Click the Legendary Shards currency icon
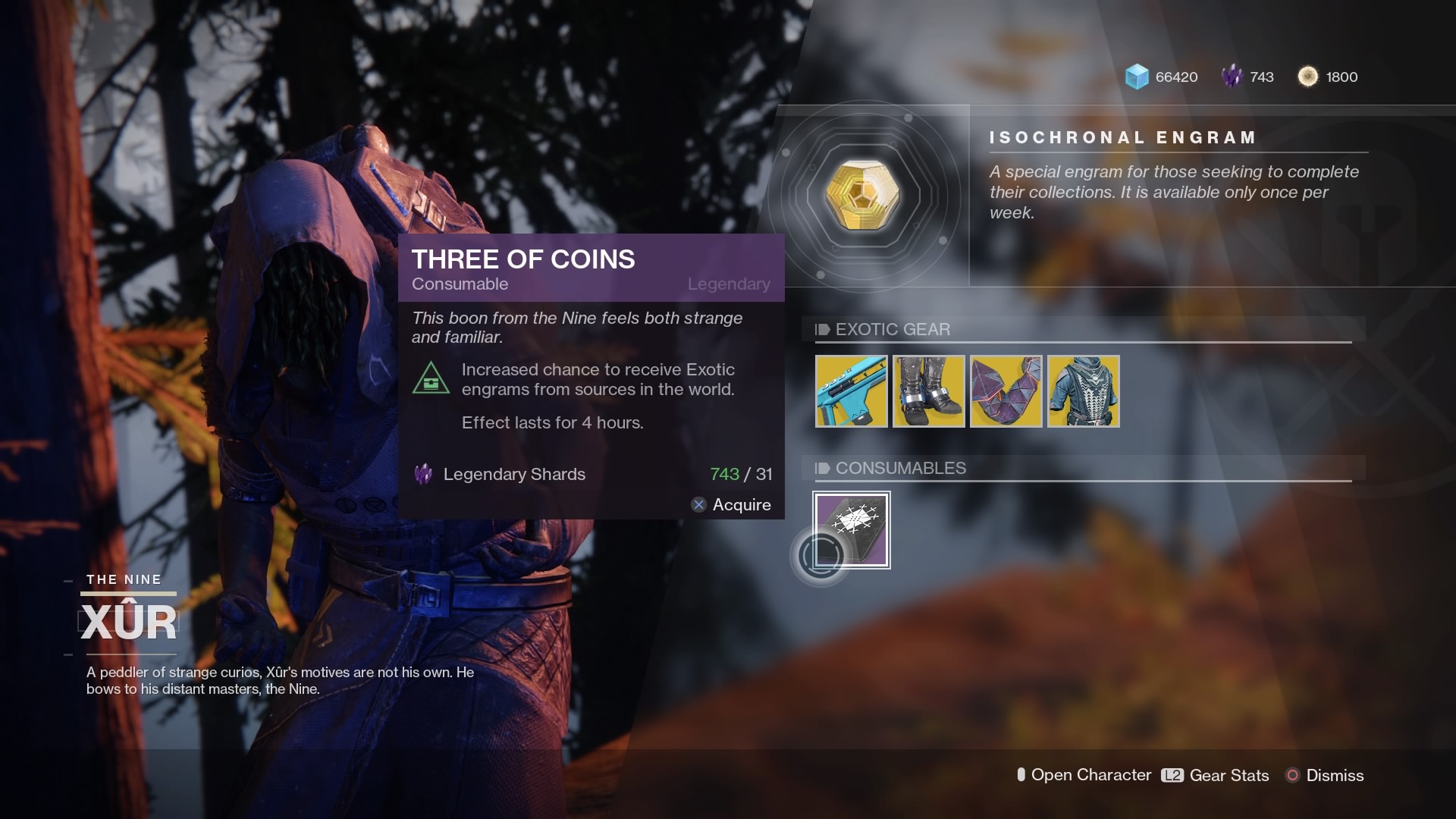1456x819 pixels. [x=1232, y=77]
